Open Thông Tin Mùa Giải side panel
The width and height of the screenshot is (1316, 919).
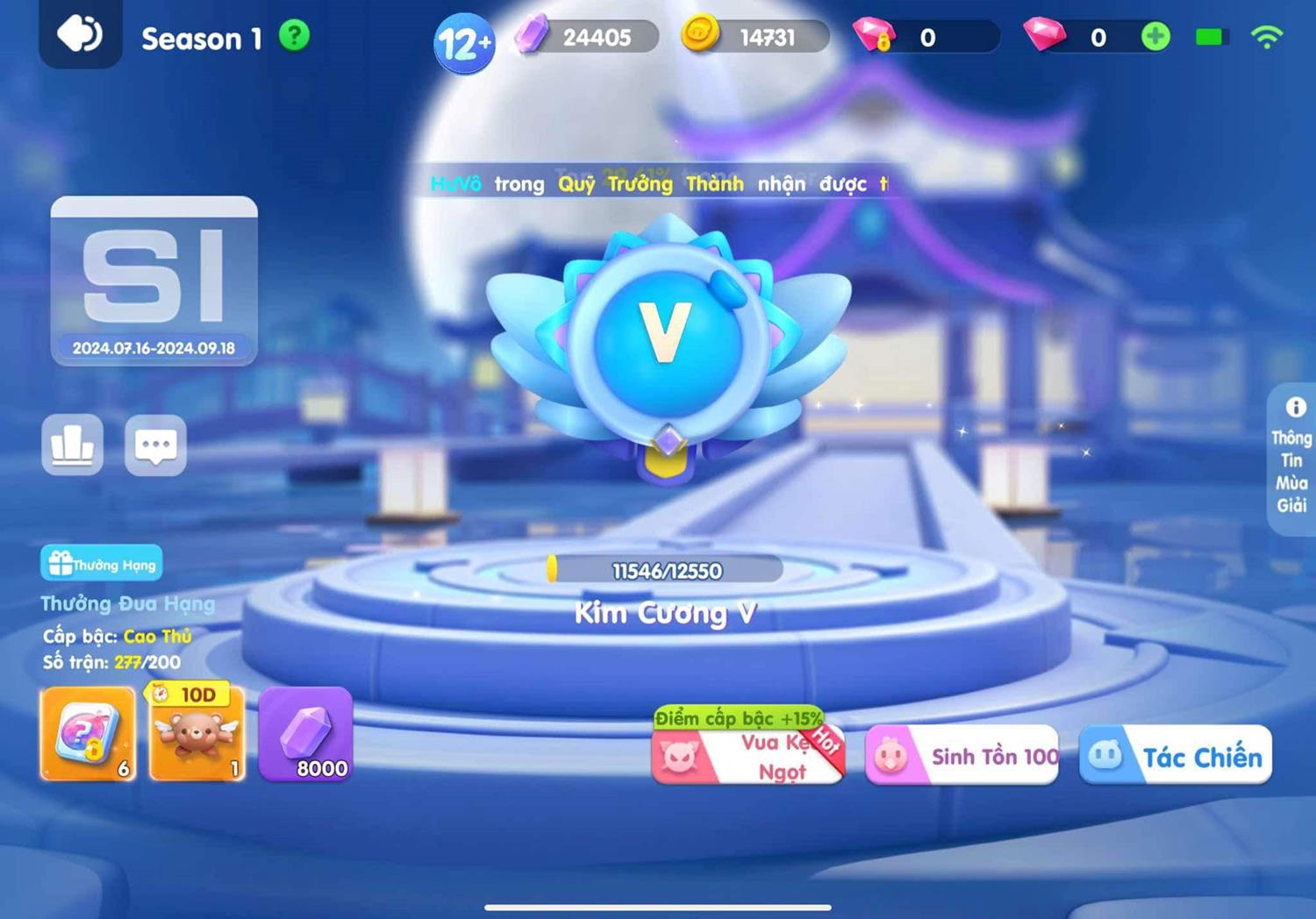pos(1291,459)
